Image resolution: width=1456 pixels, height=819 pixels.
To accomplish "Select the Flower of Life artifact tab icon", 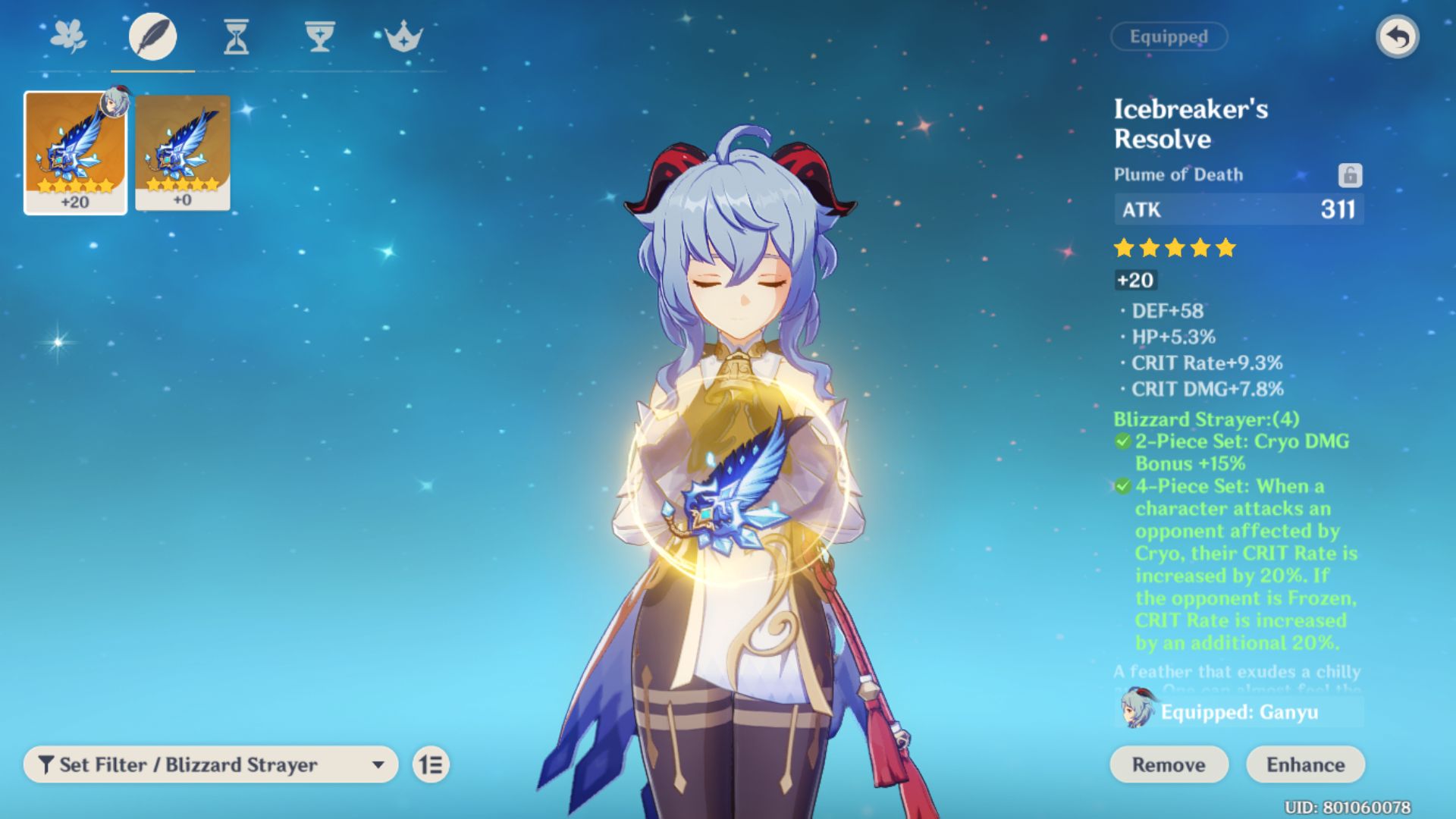I will point(69,36).
